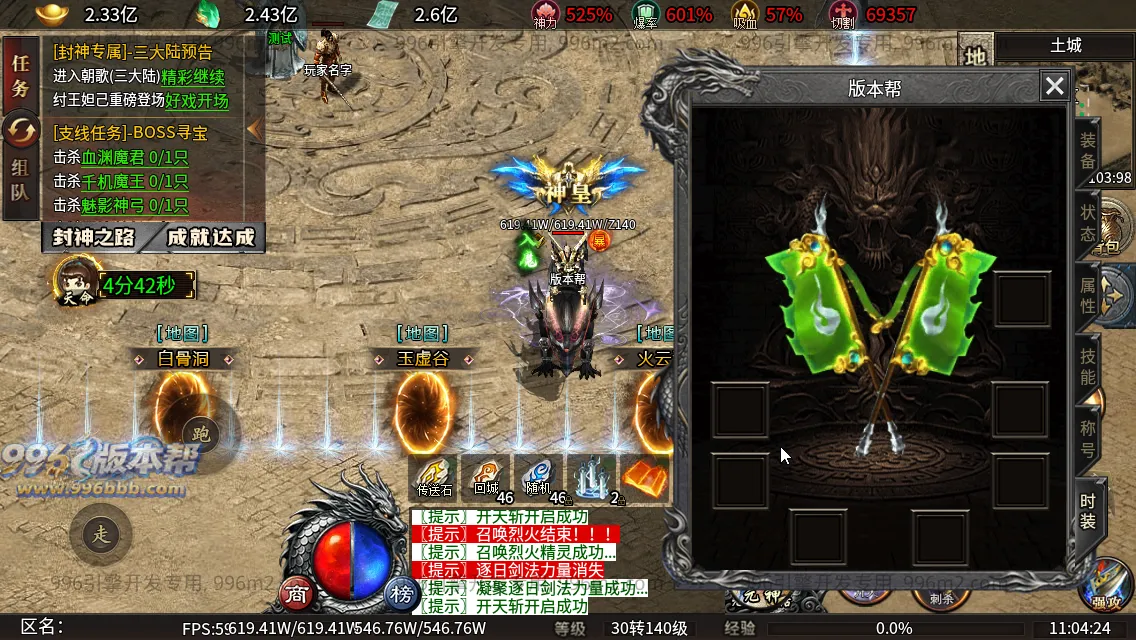This screenshot has height=640, width=1136.
Task: Track the 血渊魔君 kill objective
Action: point(120,157)
